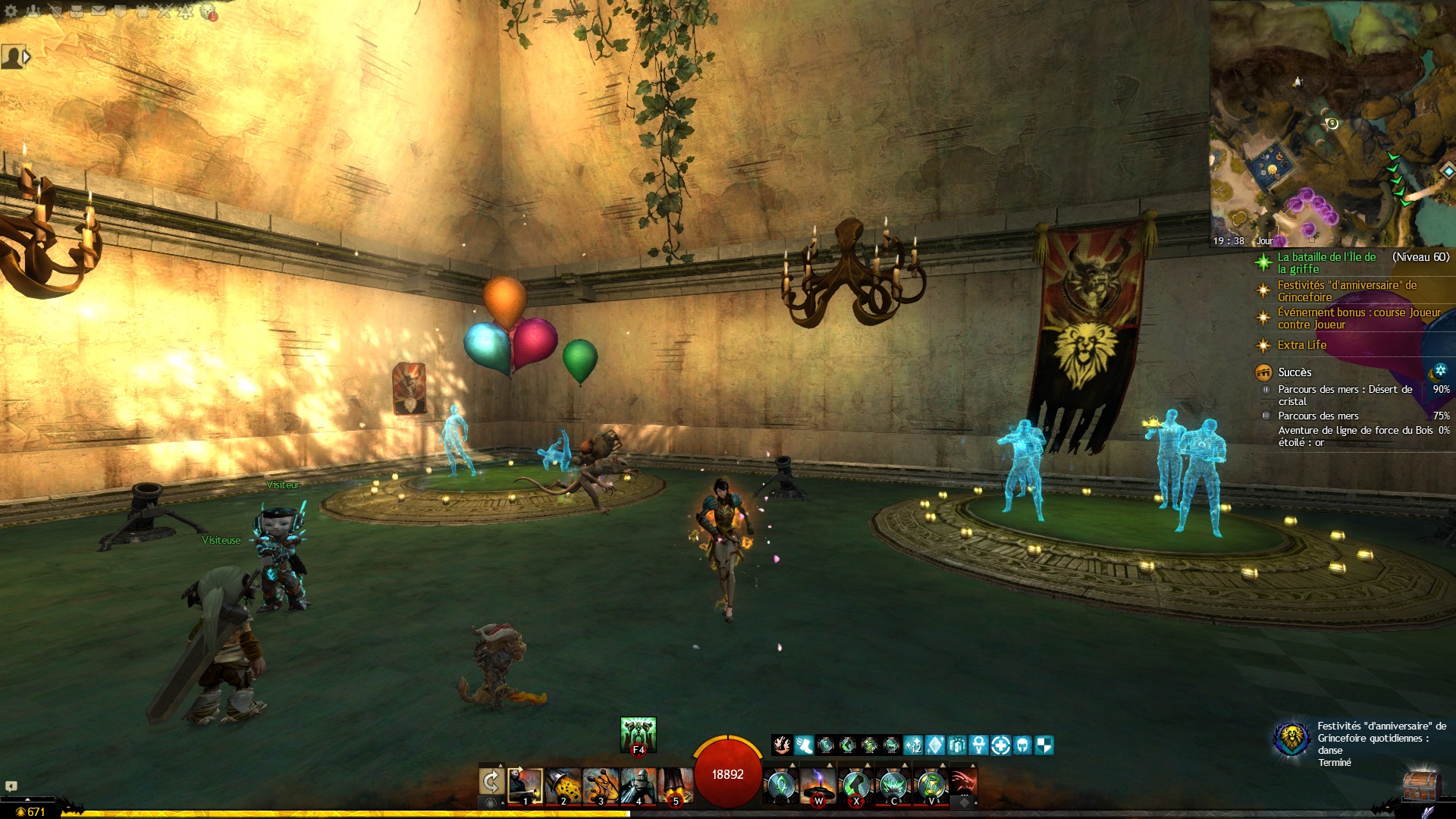Open the Succès achievements tracker header
1456x819 pixels.
pyautogui.click(x=1294, y=372)
